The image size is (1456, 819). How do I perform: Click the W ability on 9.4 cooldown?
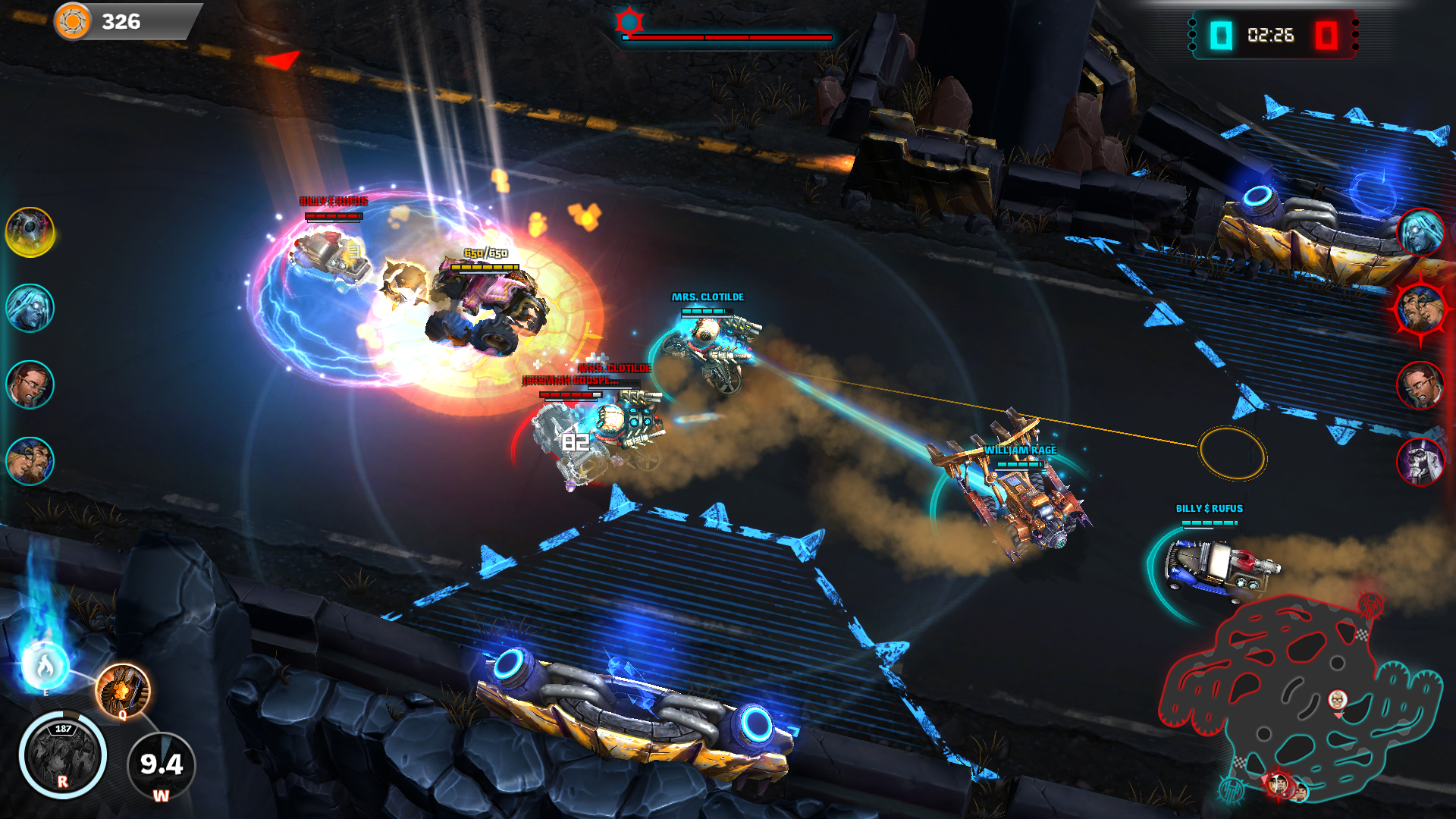coord(161,766)
